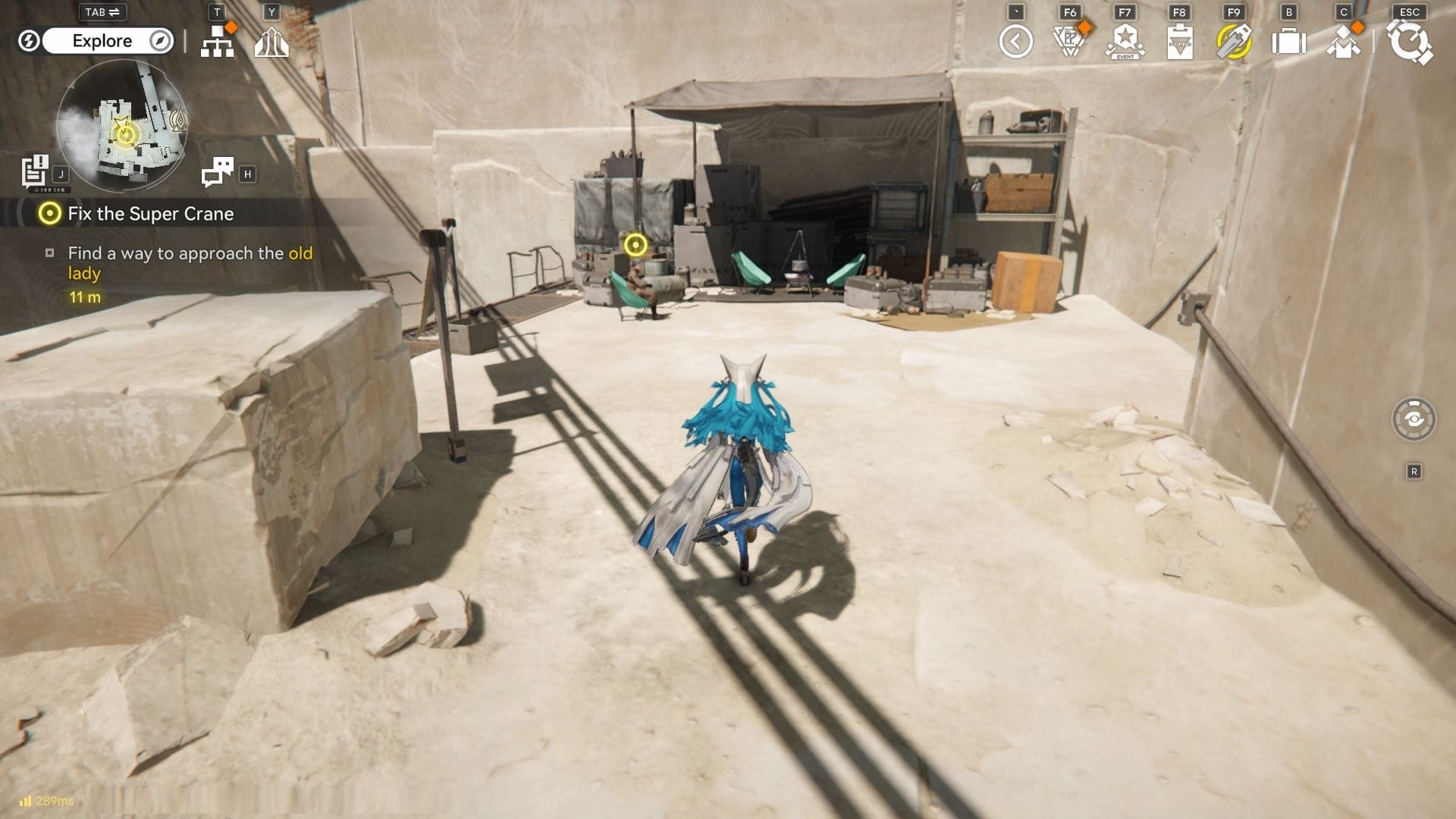Open the triangle pass icon with orange badge
This screenshot has width=1456, height=819.
click(1070, 42)
